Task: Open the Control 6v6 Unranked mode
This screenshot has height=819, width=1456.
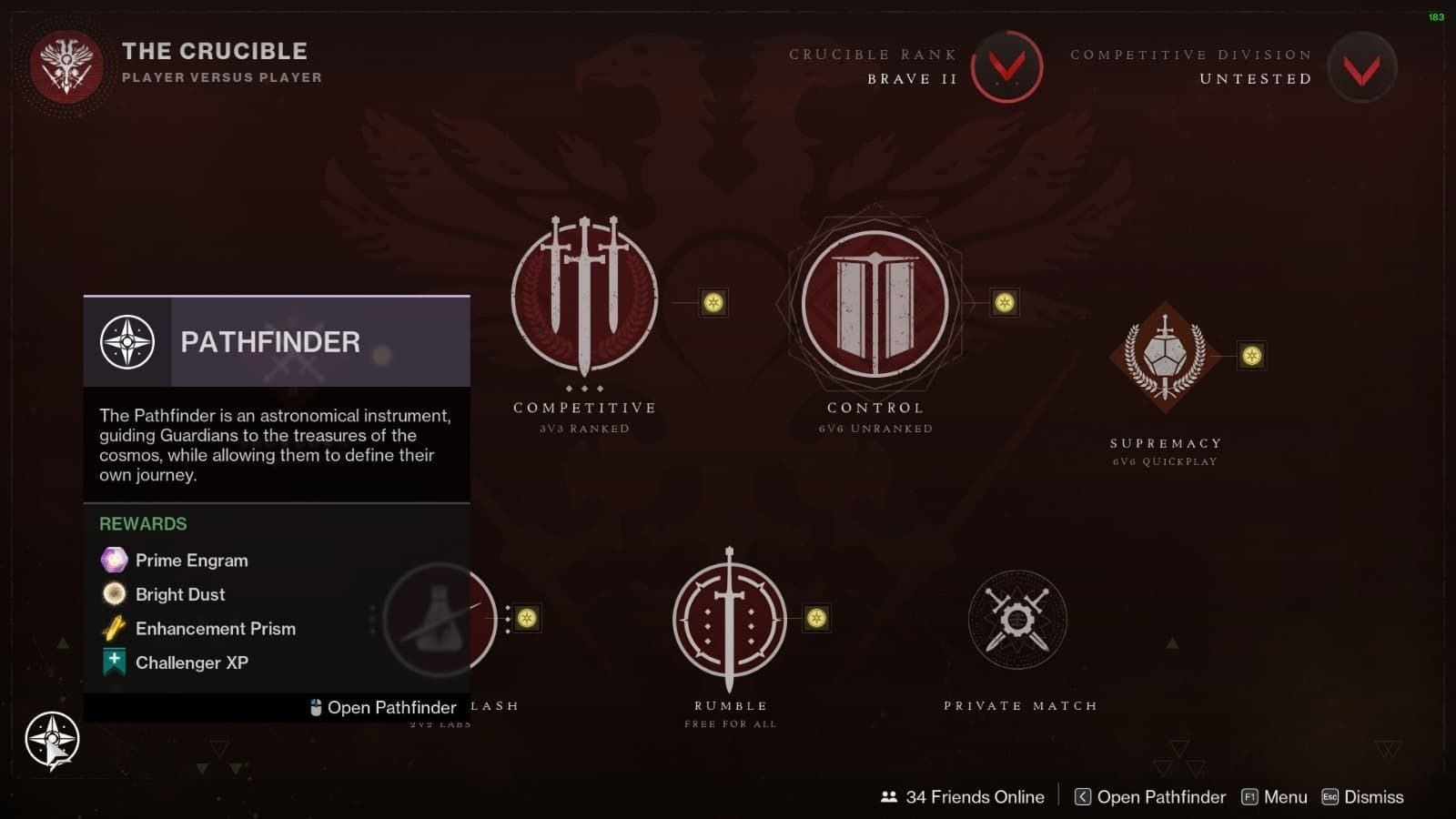Action: 874,305
